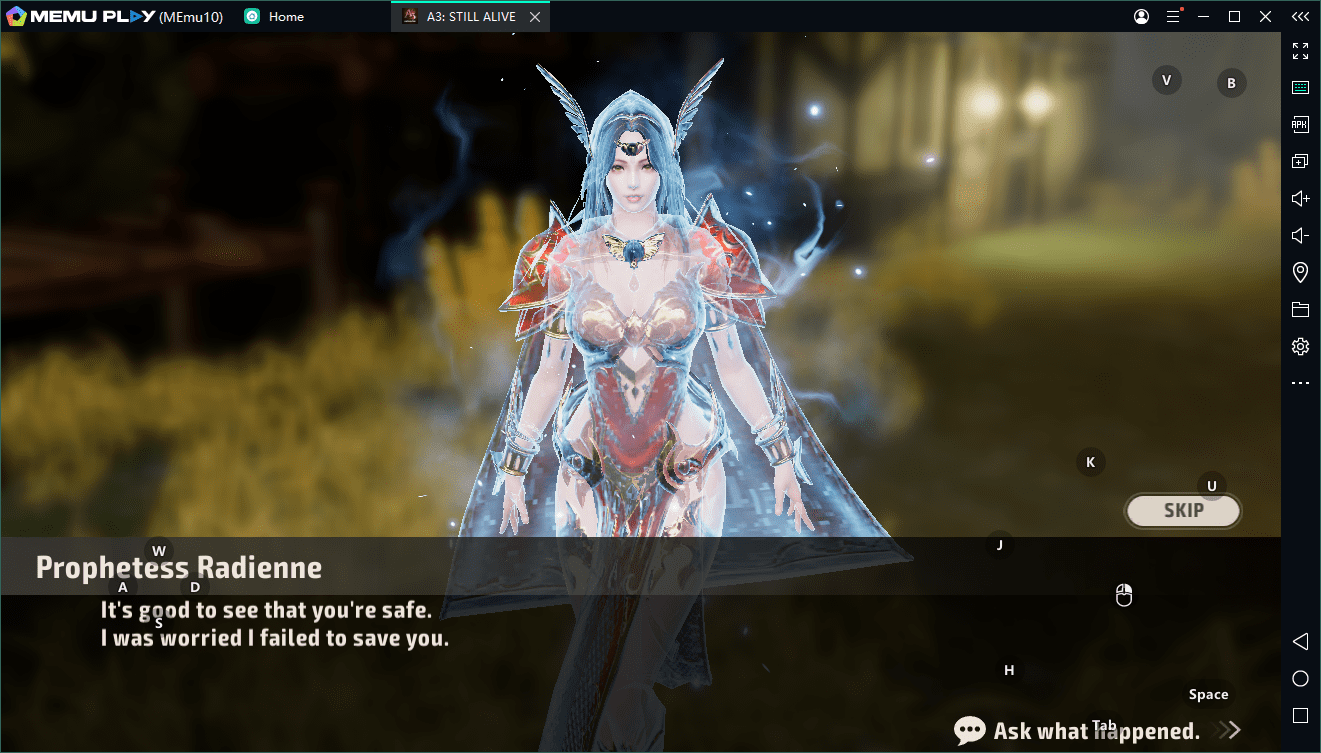Install an APK file
Viewport: 1321px width, 753px height.
[1300, 125]
